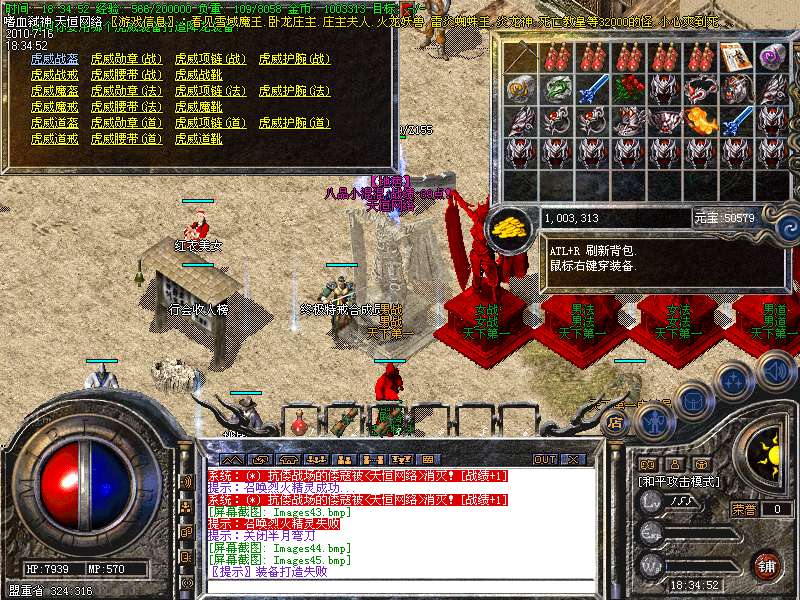
Task: Select the book item in the bag
Action: pyautogui.click(x=735, y=56)
